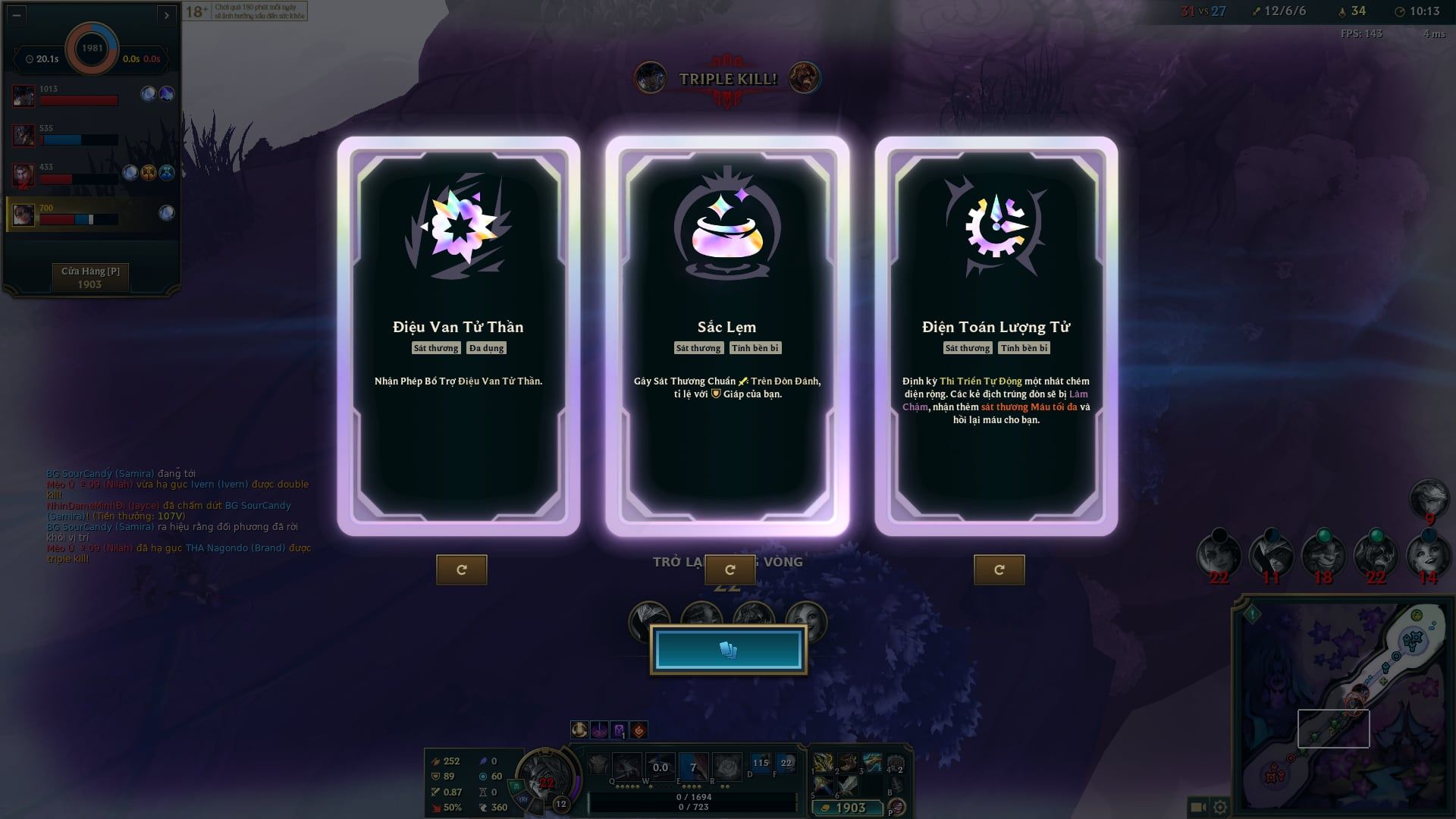Open the shop via the gold counter
Screen dimensions: 1456x819
(x=848, y=808)
